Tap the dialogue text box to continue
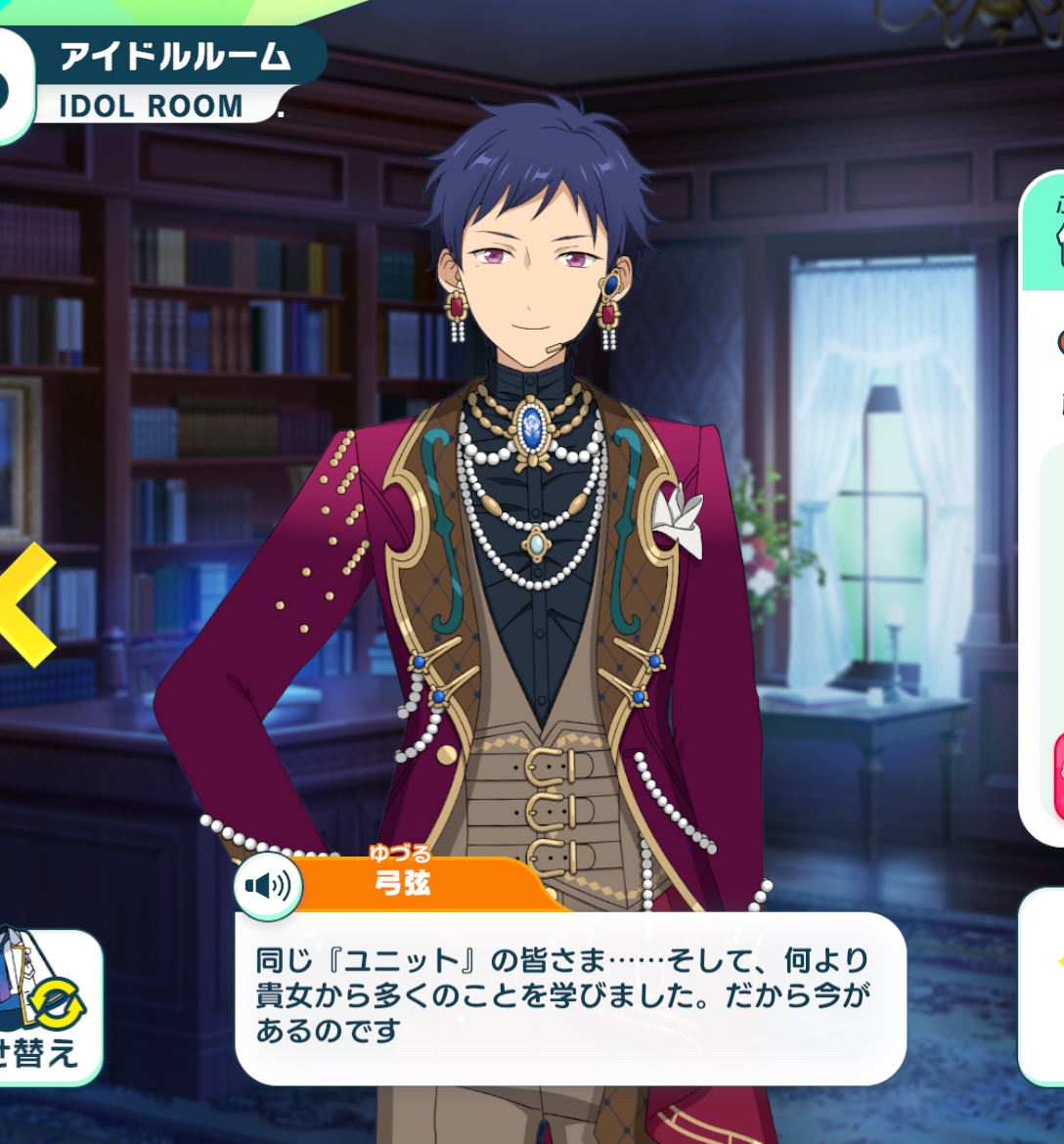Screen dimensions: 1064x1144 pos(569,999)
